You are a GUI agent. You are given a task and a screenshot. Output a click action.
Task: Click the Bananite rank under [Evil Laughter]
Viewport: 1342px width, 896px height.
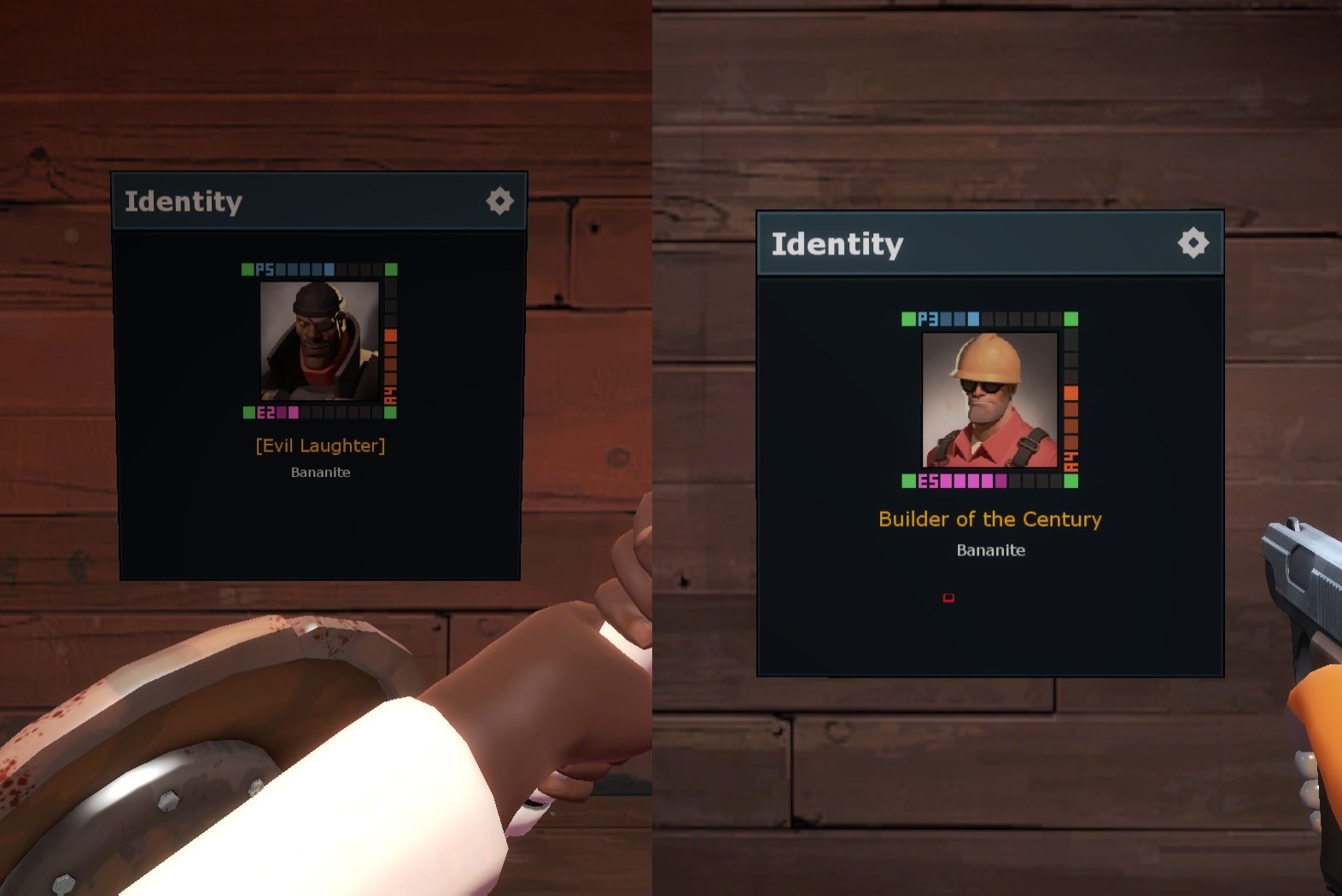(319, 472)
